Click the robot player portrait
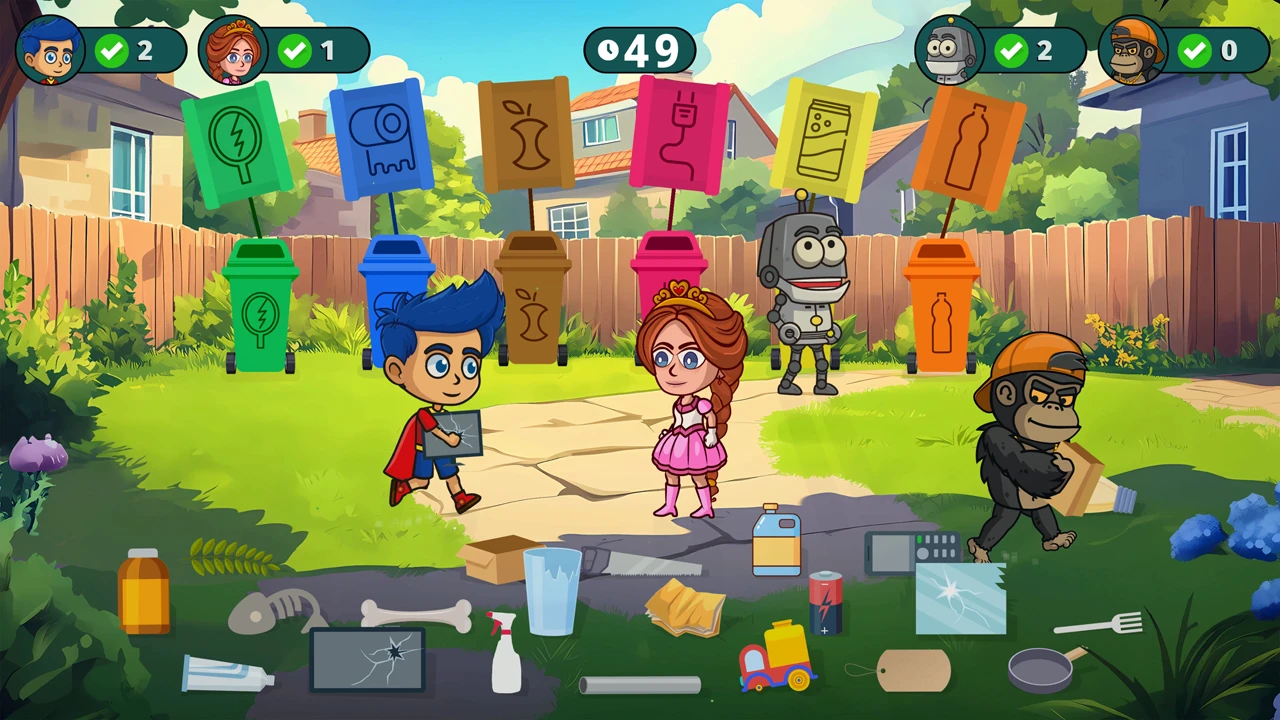 coord(949,50)
